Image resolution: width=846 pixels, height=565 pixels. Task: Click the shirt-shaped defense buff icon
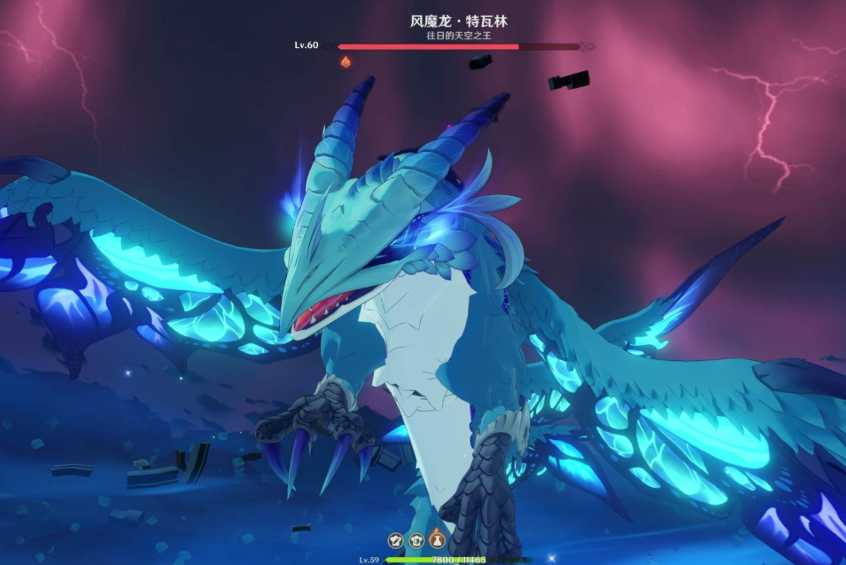[416, 540]
